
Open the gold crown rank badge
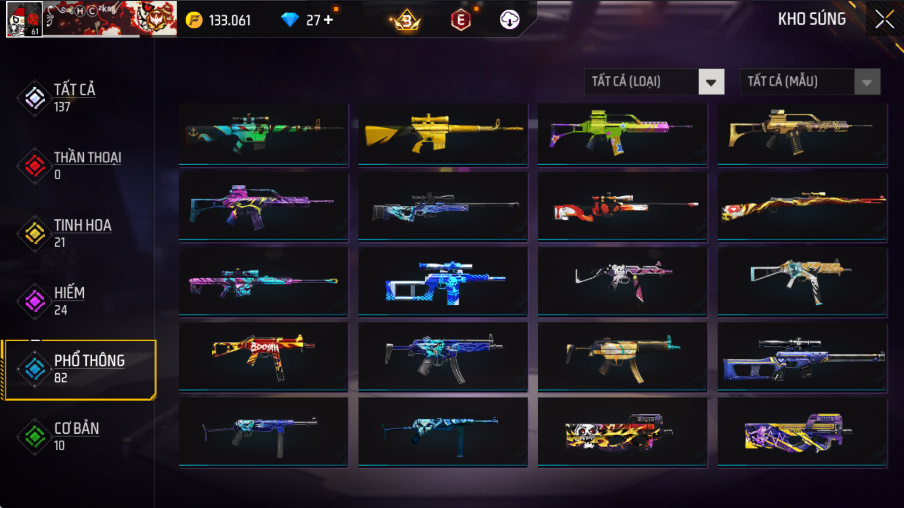point(405,20)
